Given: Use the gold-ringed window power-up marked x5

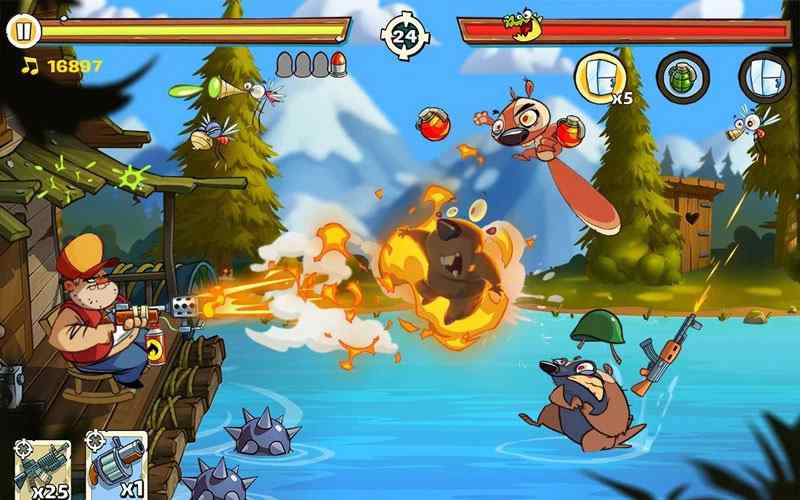Looking at the screenshot, I should (600, 76).
